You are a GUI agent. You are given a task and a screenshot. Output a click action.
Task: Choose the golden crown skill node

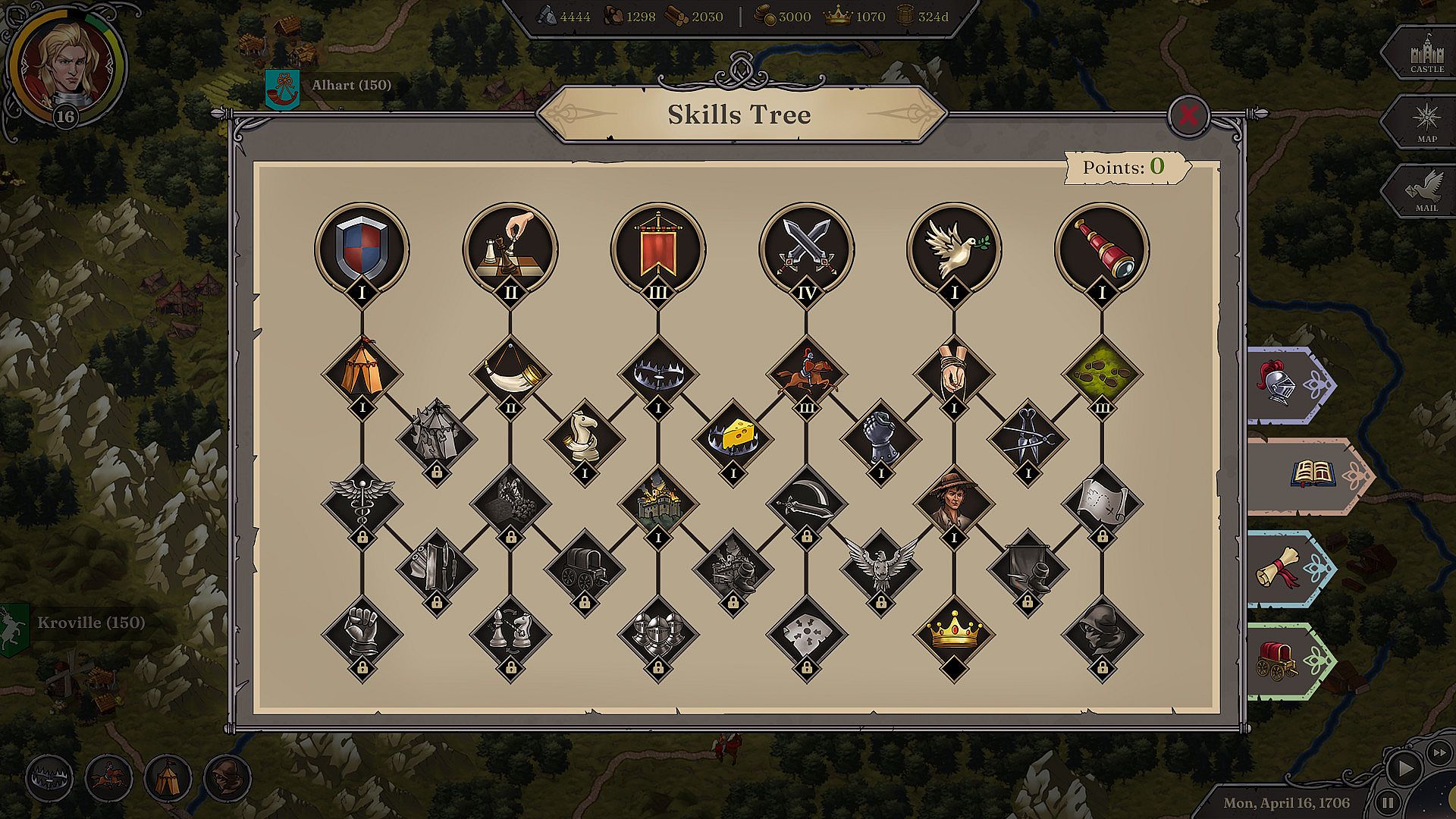(954, 633)
